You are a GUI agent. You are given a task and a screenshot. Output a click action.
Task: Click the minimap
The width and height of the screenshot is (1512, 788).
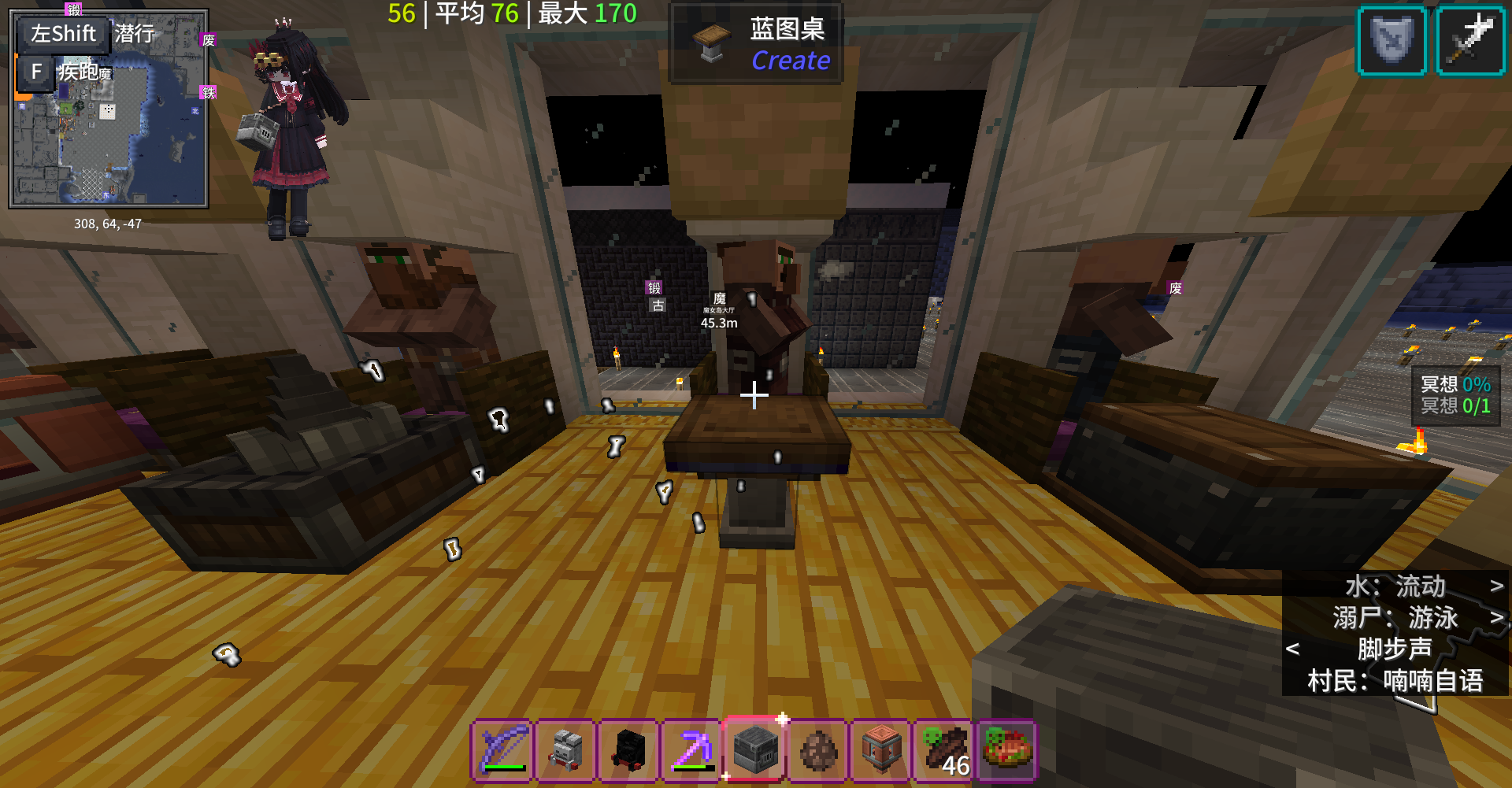click(109, 110)
